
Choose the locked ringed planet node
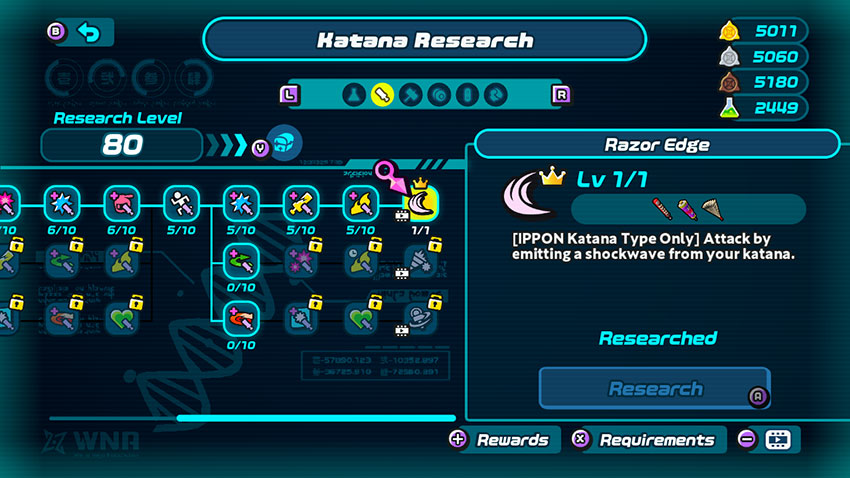421,320
